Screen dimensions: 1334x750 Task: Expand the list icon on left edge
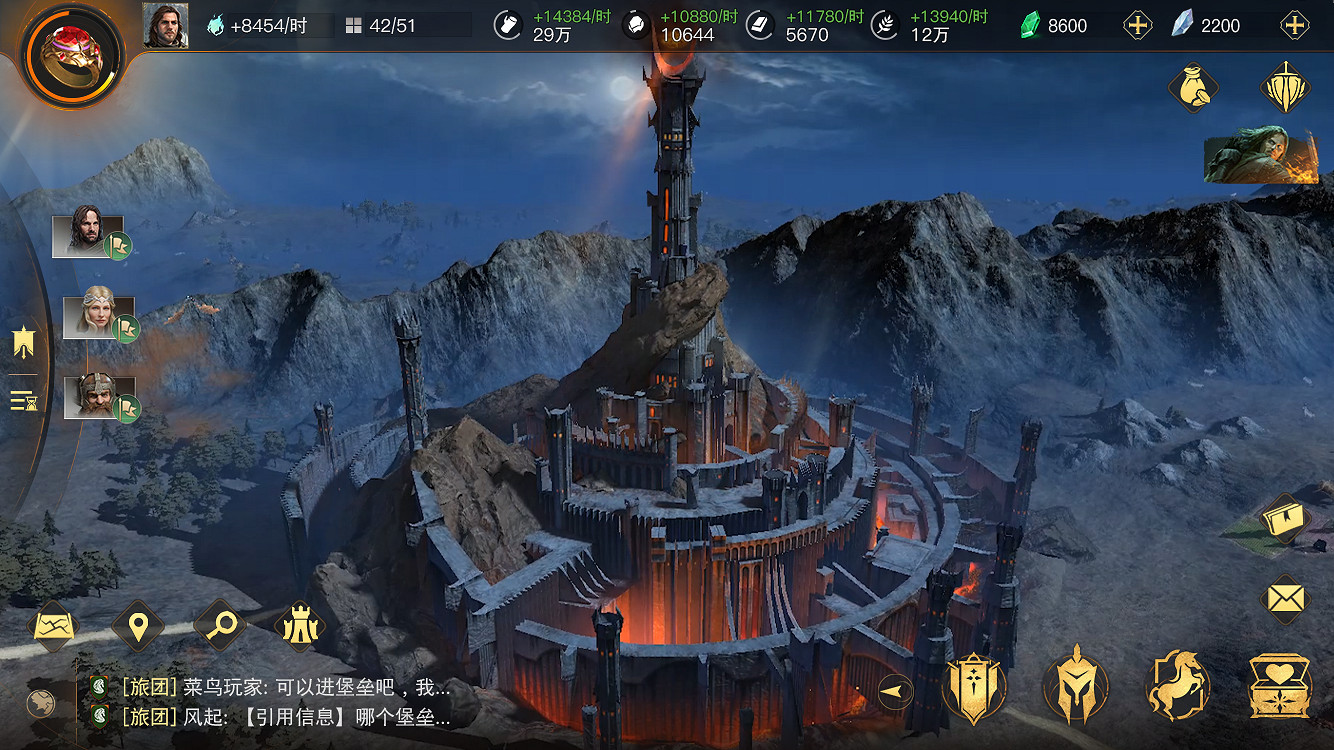tap(22, 400)
